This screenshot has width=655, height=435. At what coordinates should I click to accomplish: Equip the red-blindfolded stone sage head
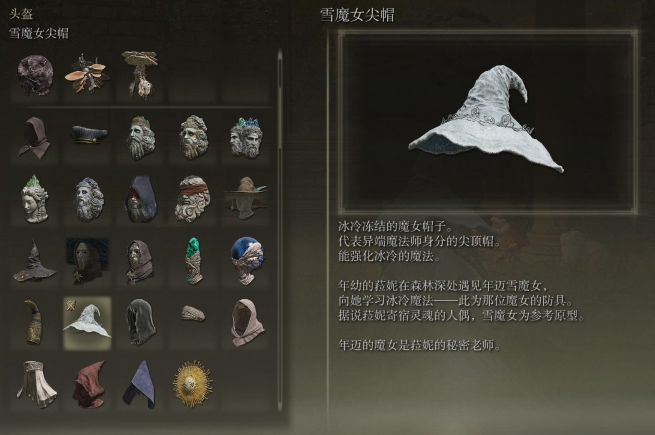[191, 198]
